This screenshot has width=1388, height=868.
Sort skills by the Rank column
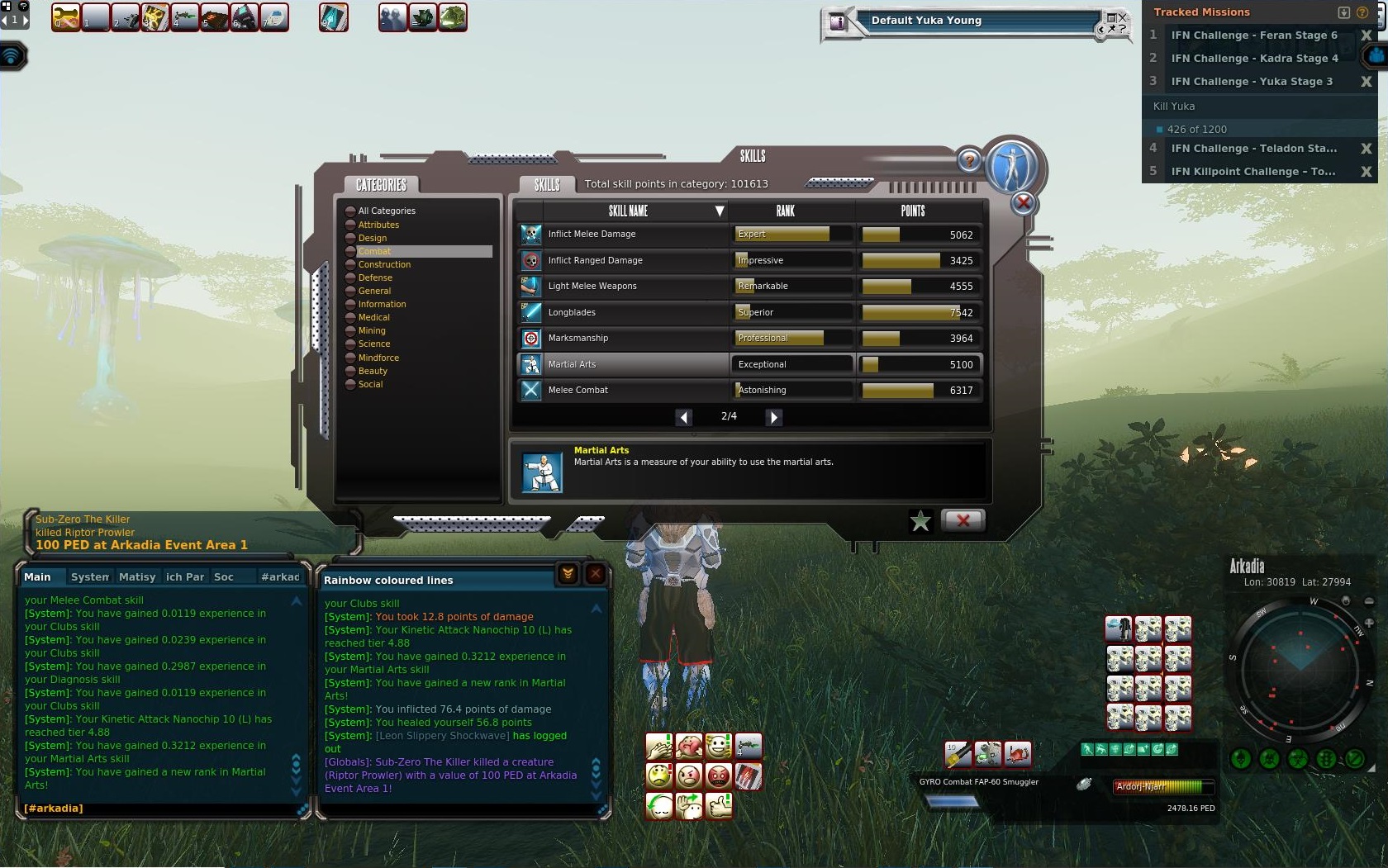tap(785, 211)
